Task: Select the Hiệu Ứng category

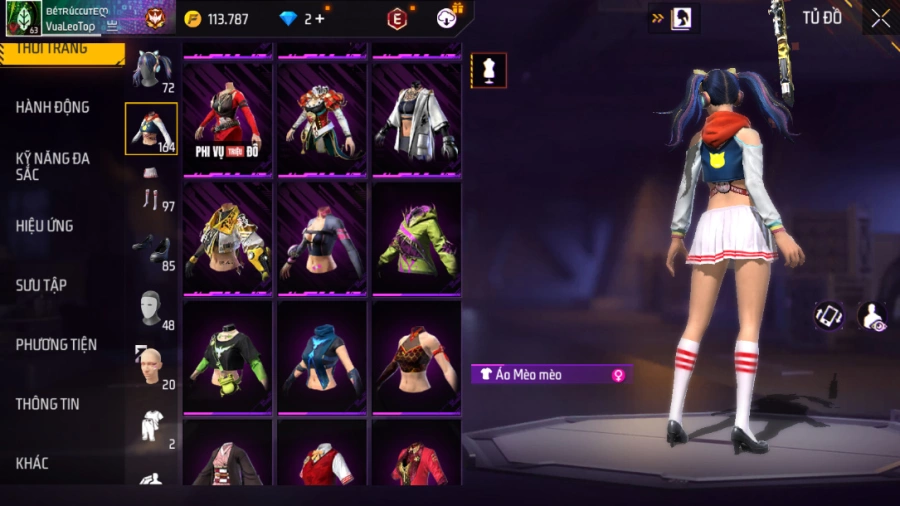Action: point(45,226)
